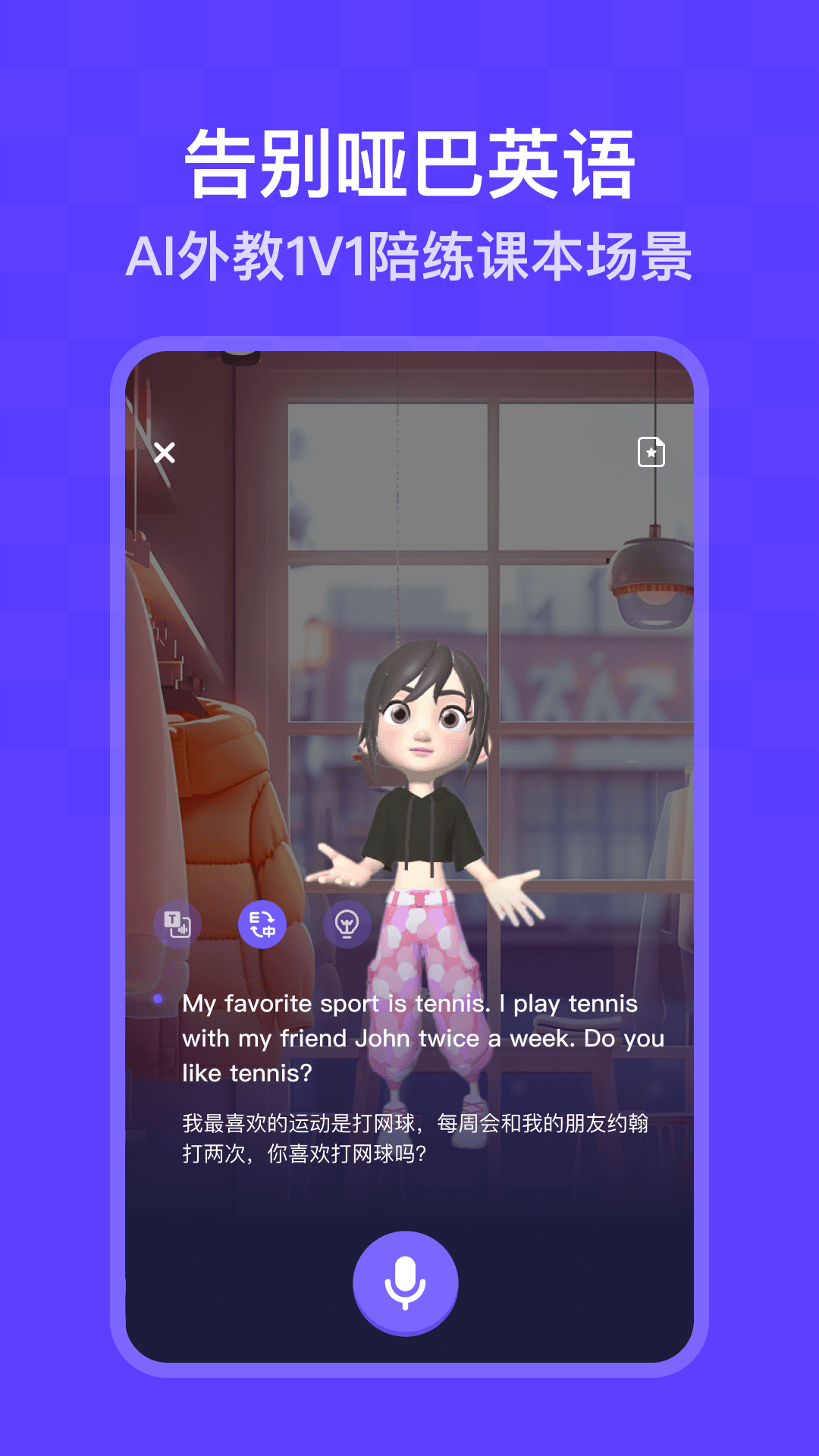Image resolution: width=819 pixels, height=1456 pixels.
Task: Open the starred document icon
Action: [x=651, y=452]
